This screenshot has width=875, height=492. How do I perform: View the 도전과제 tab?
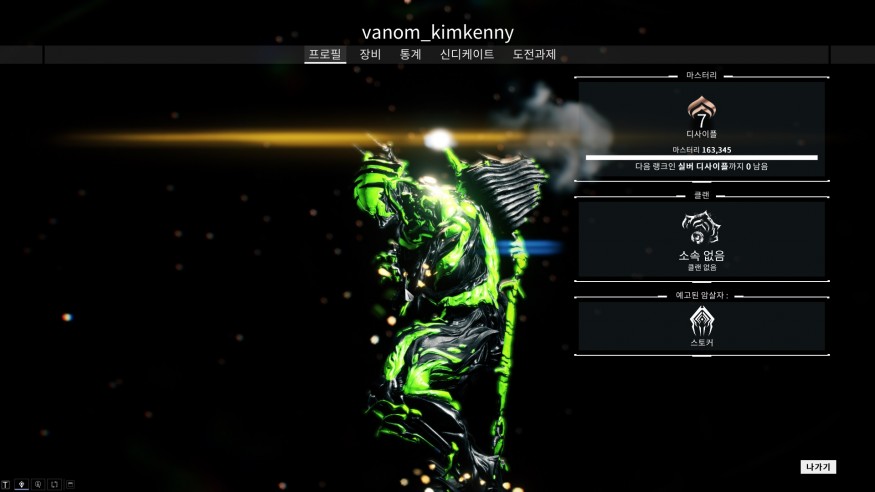[x=534, y=54]
